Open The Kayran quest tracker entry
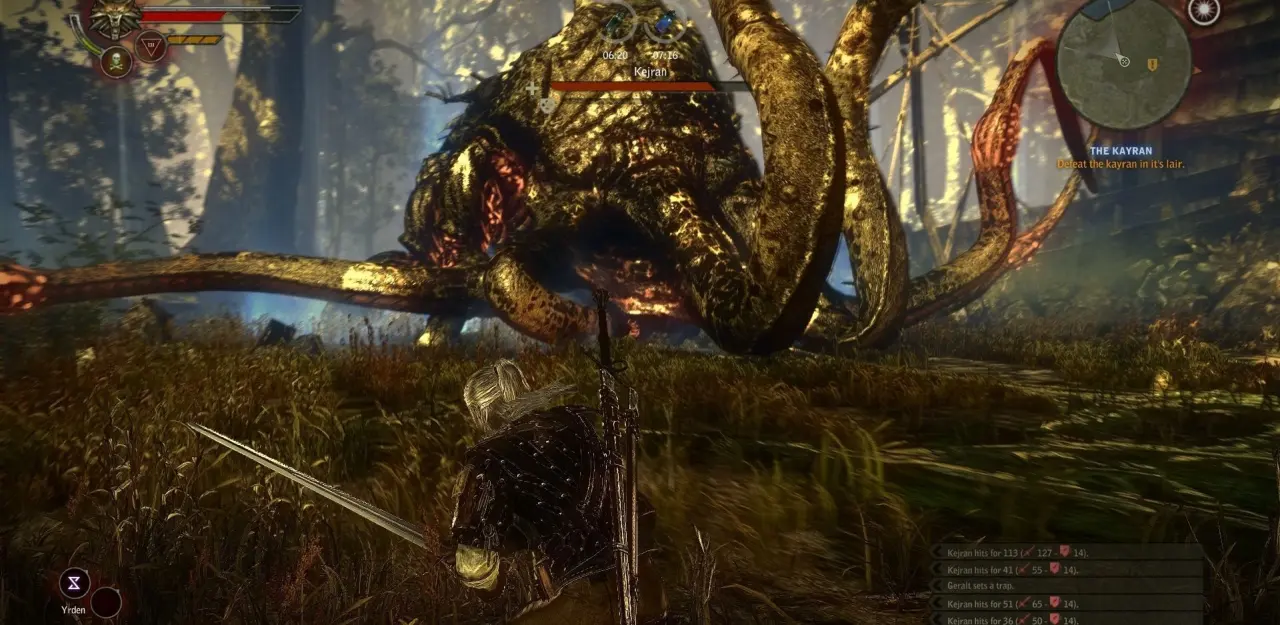The height and width of the screenshot is (625, 1280). (x=1119, y=151)
